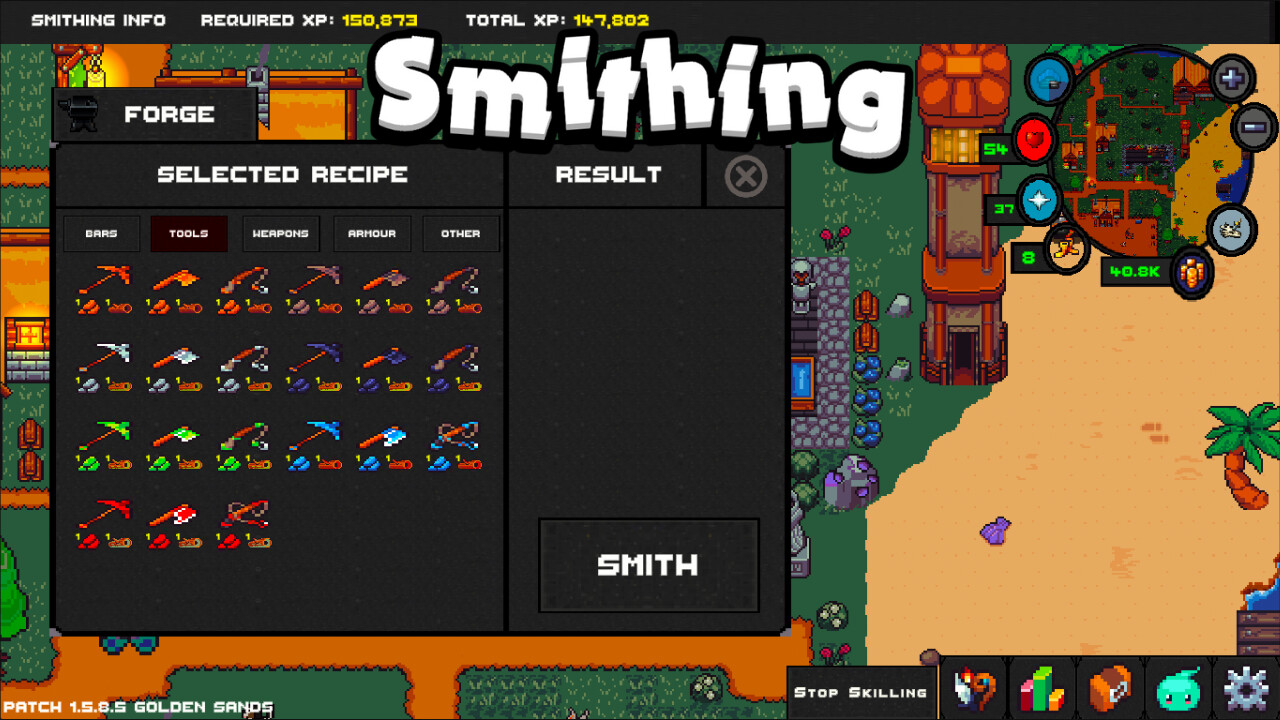Open the skills bar chart panel
Screen dimensions: 1280x720
(1043, 688)
